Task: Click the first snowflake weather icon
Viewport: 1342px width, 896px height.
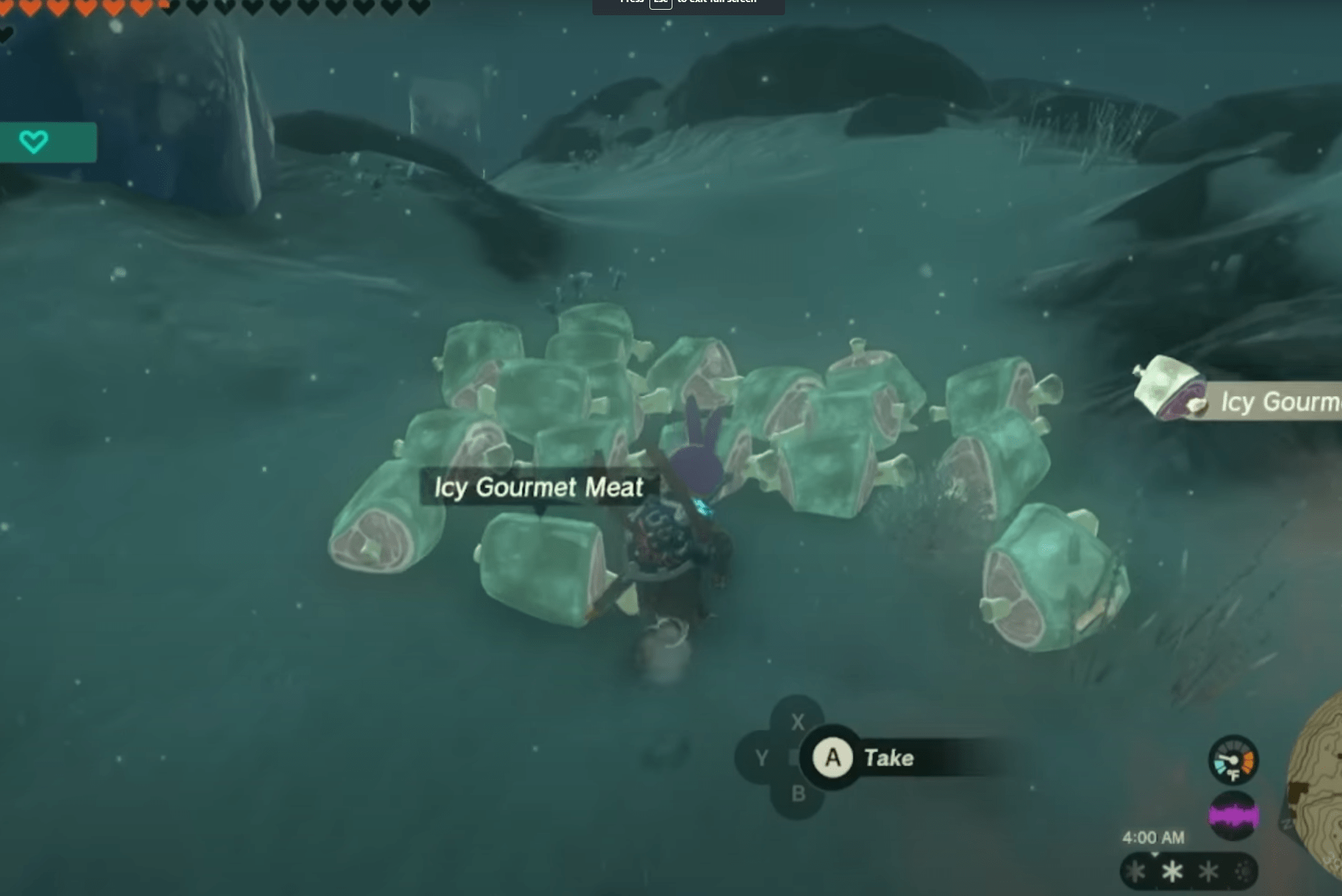Action: click(1135, 872)
